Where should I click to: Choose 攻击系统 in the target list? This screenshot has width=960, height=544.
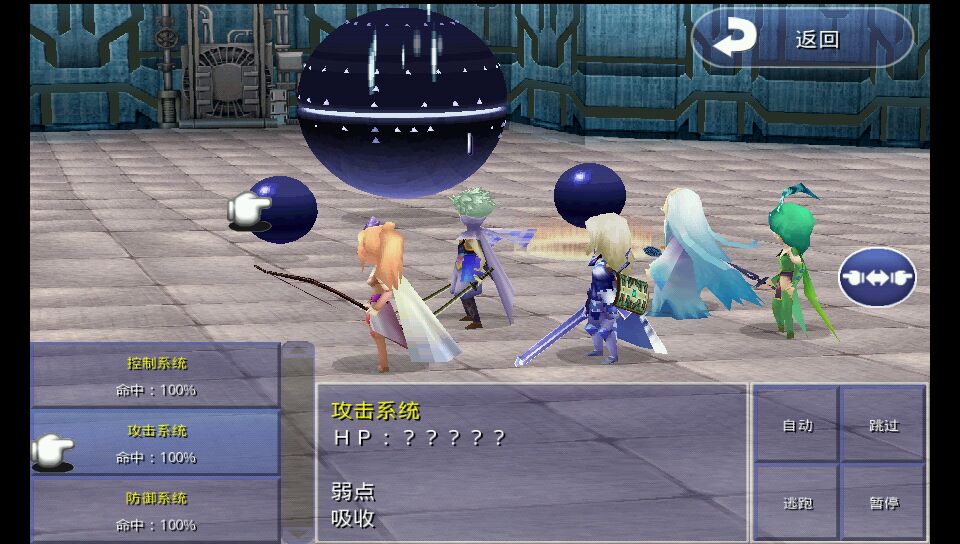(156, 443)
